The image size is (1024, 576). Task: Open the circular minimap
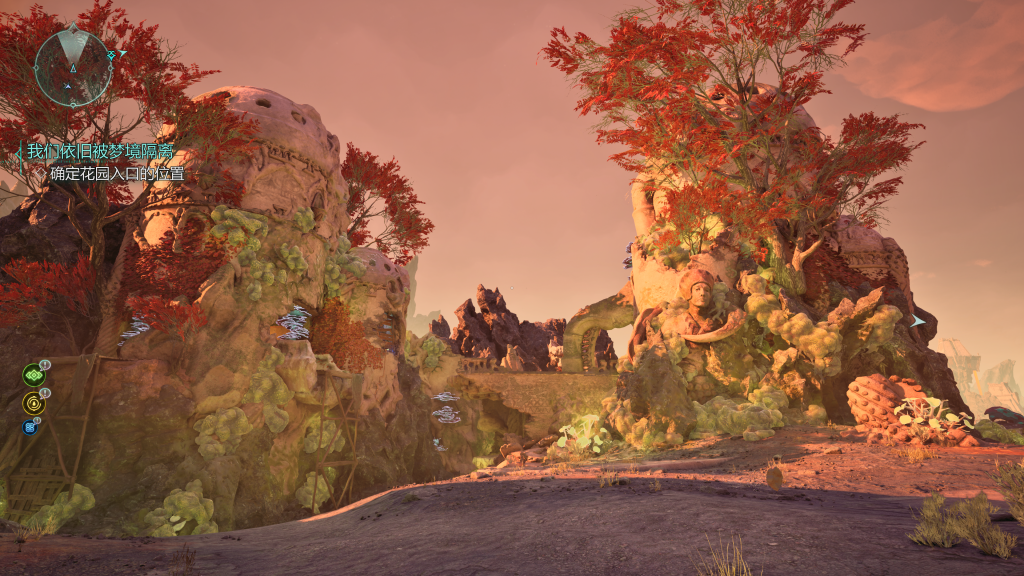(x=73, y=67)
